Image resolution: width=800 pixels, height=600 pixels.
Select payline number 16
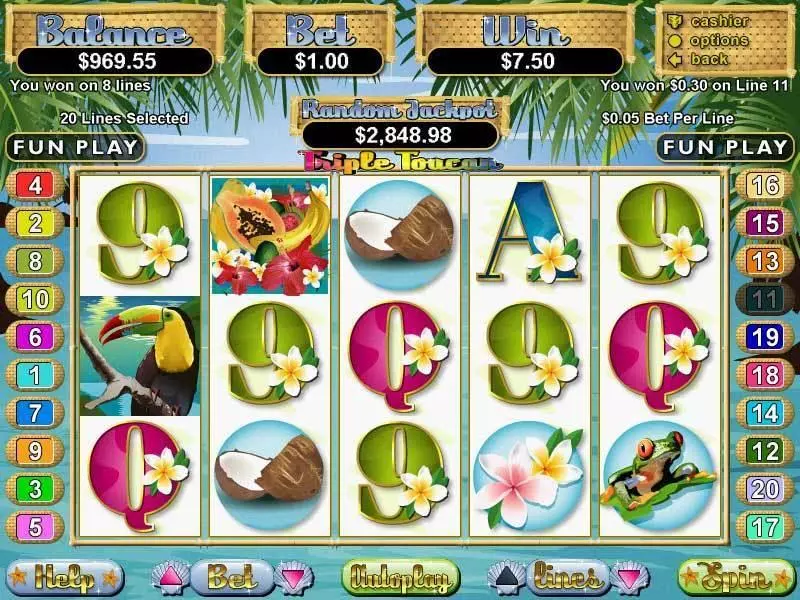pos(765,185)
